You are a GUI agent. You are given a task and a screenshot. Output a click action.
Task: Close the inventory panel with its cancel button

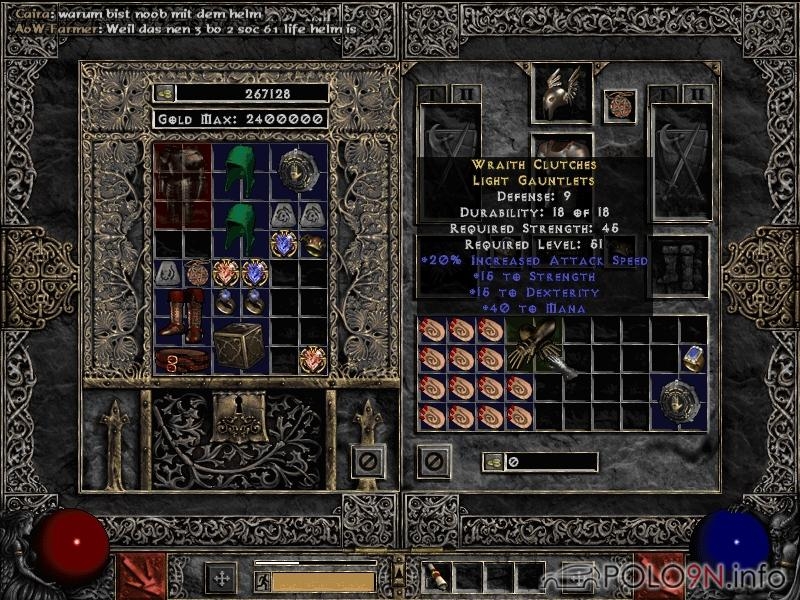(x=433, y=461)
